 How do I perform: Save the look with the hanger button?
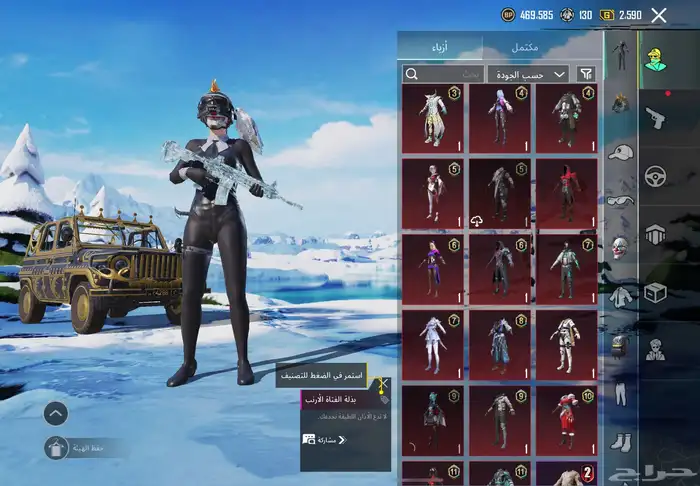57,448
